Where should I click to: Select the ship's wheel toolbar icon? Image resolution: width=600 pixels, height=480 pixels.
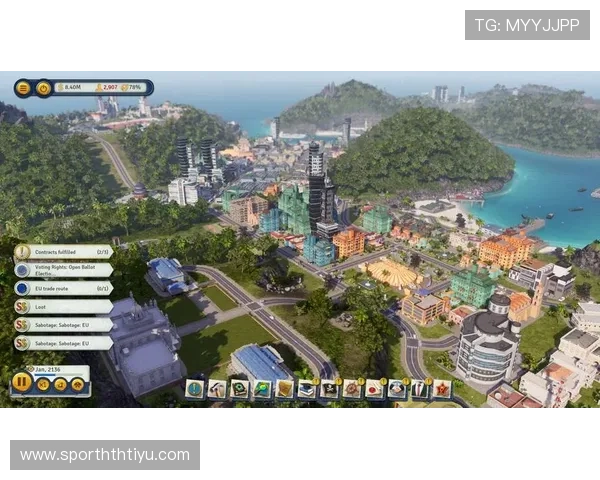[x=352, y=389]
